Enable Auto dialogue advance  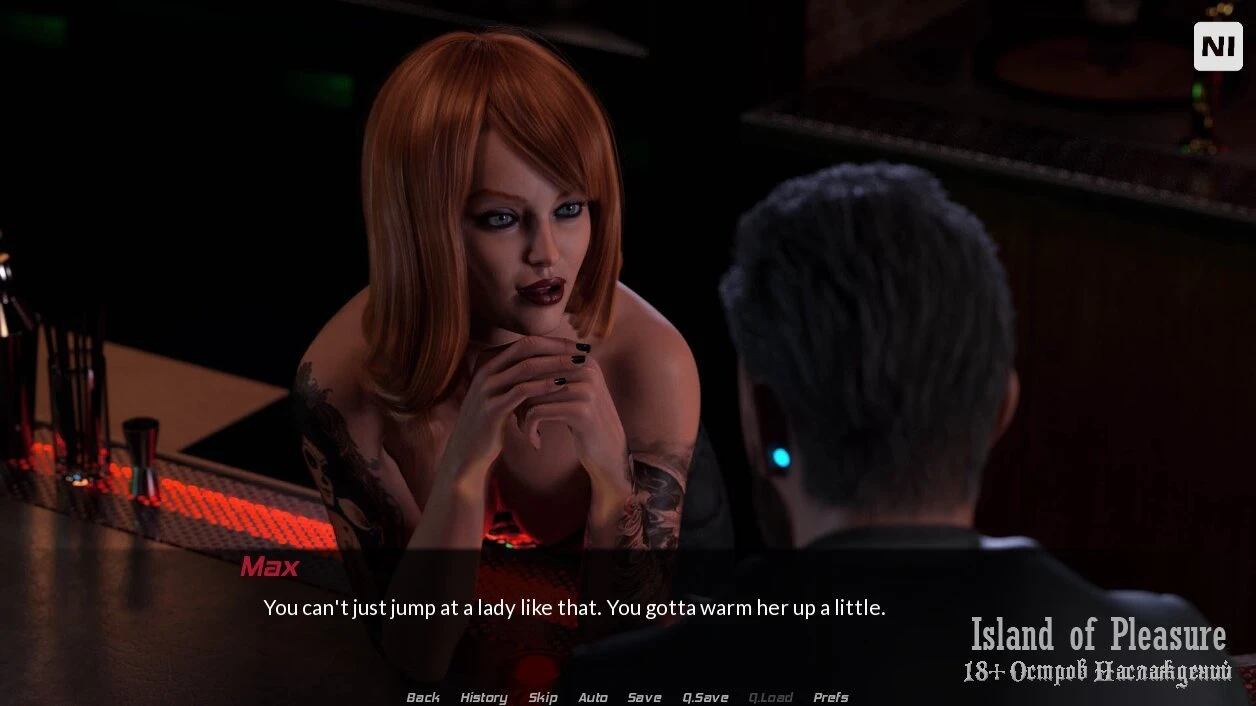point(593,697)
